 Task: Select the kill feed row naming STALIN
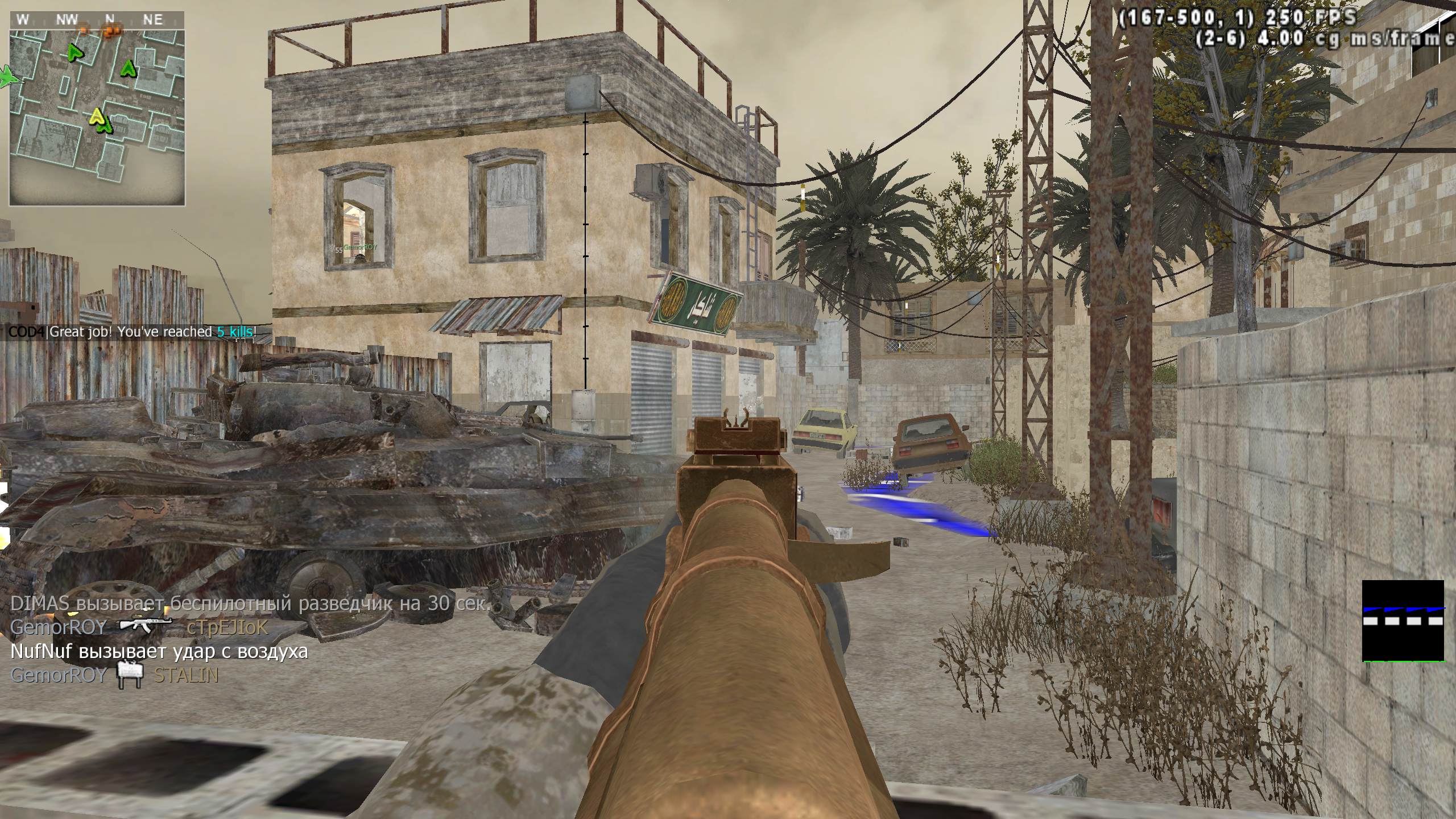point(114,675)
